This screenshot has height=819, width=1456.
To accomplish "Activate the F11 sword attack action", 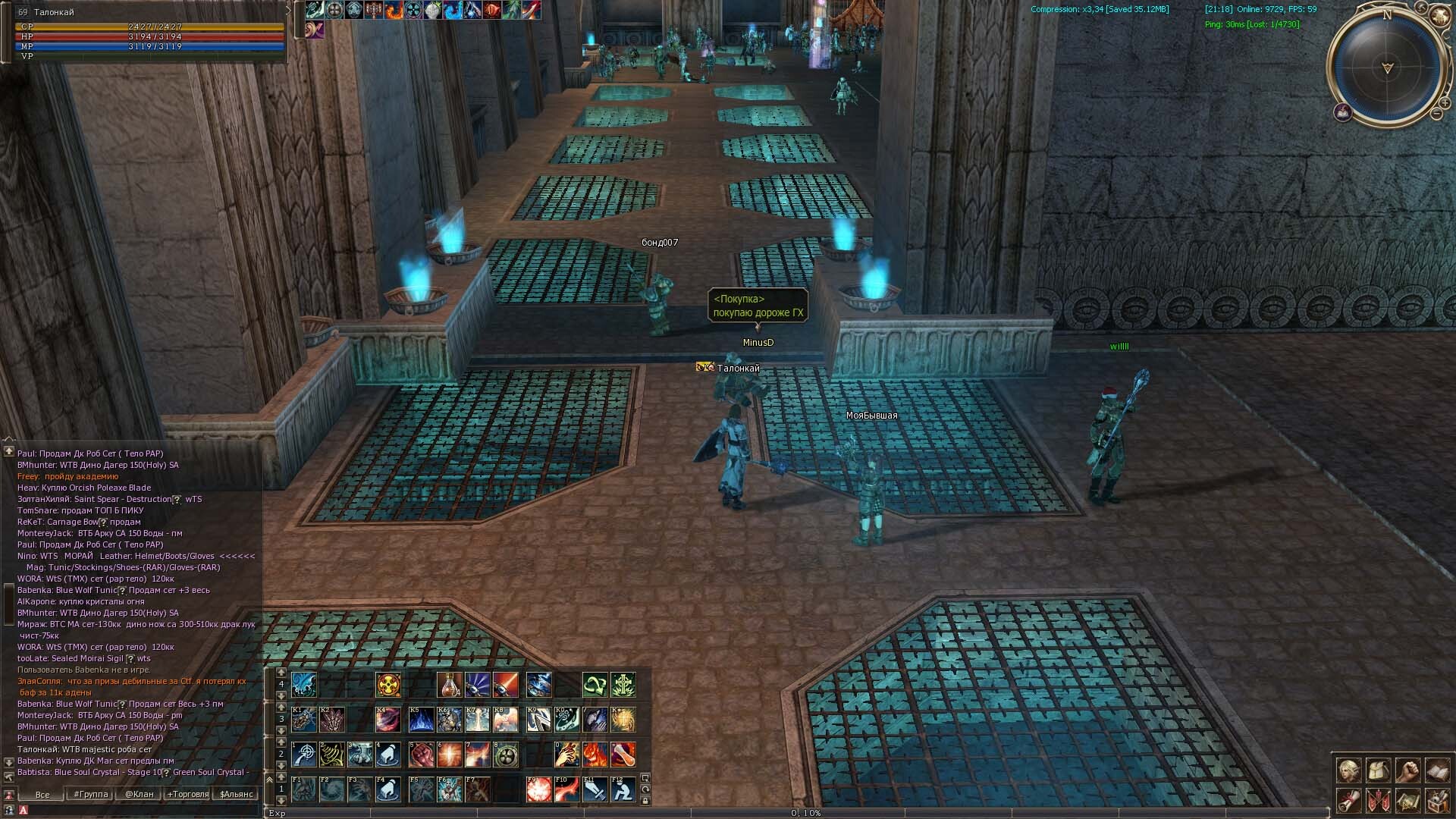I will pos(595,789).
